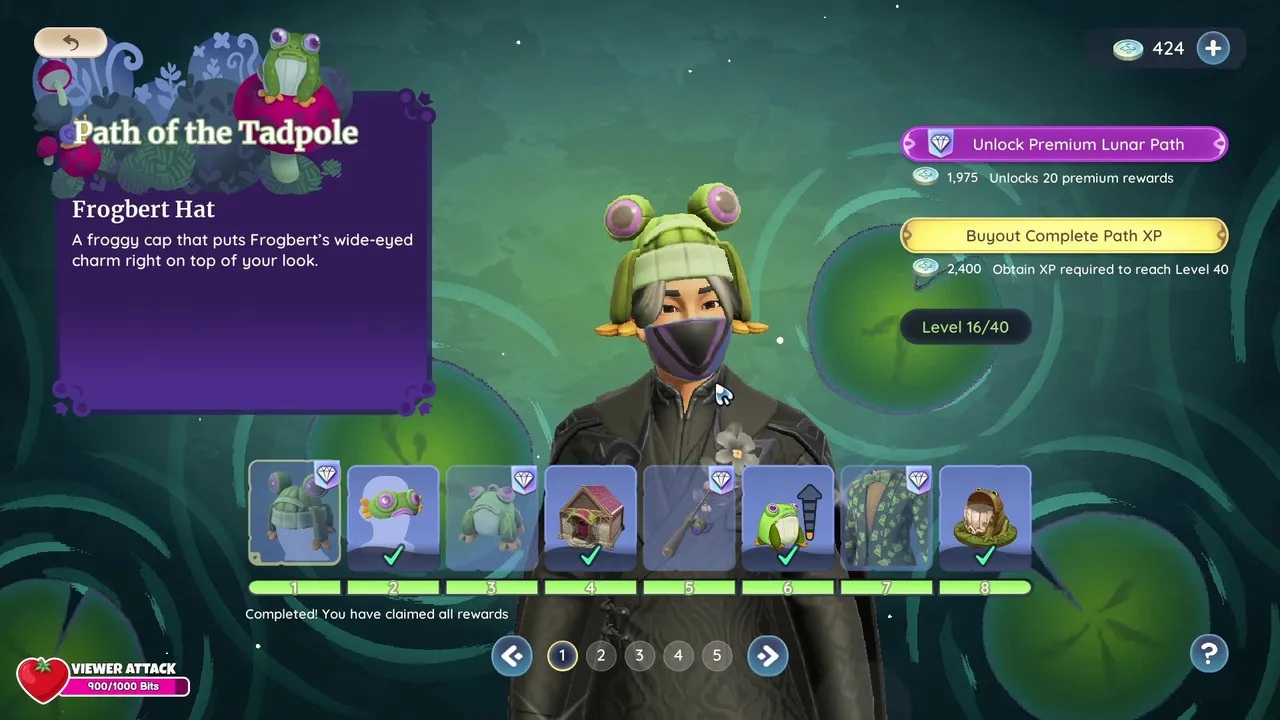This screenshot has height=720, width=1280.
Task: Unlock Premium Lunar Path
Action: 1064,144
